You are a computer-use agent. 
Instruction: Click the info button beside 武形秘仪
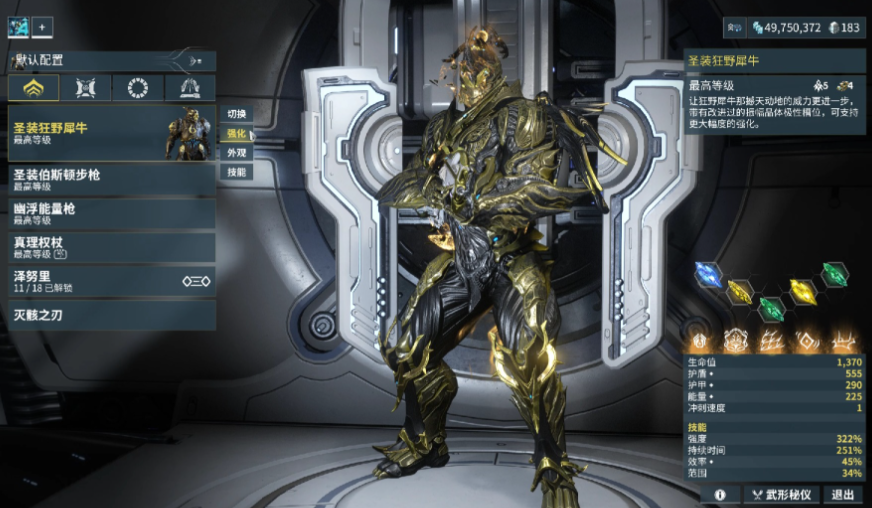[720, 494]
